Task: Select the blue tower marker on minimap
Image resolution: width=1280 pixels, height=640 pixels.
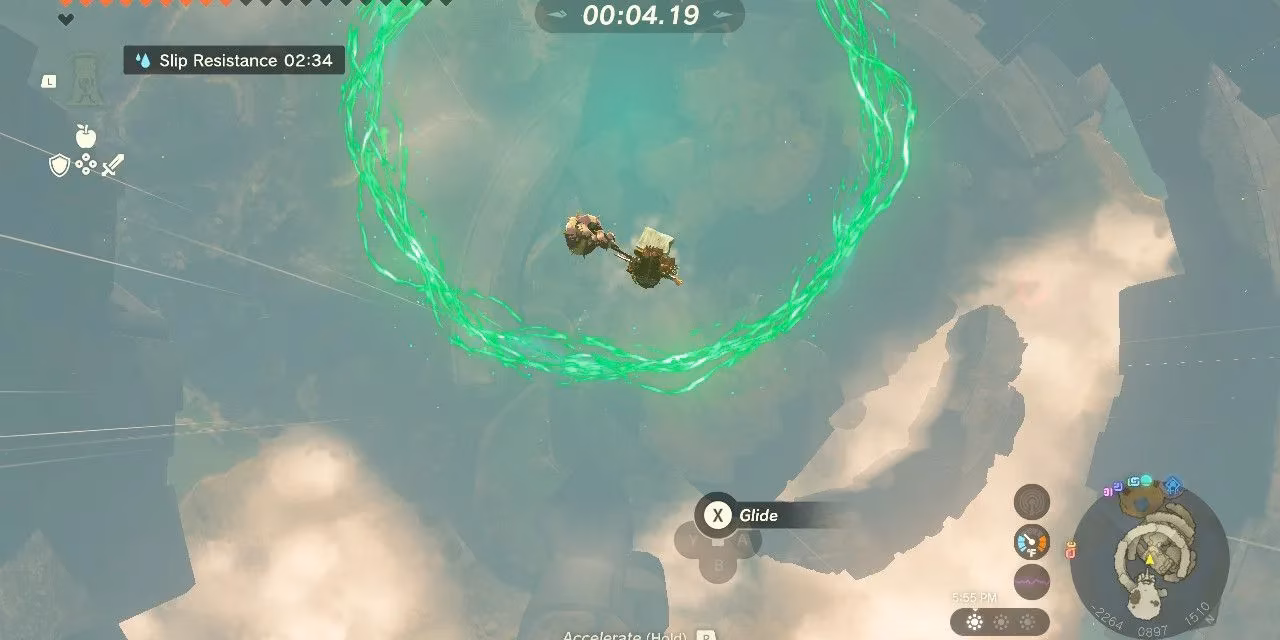Action: [x=1173, y=486]
